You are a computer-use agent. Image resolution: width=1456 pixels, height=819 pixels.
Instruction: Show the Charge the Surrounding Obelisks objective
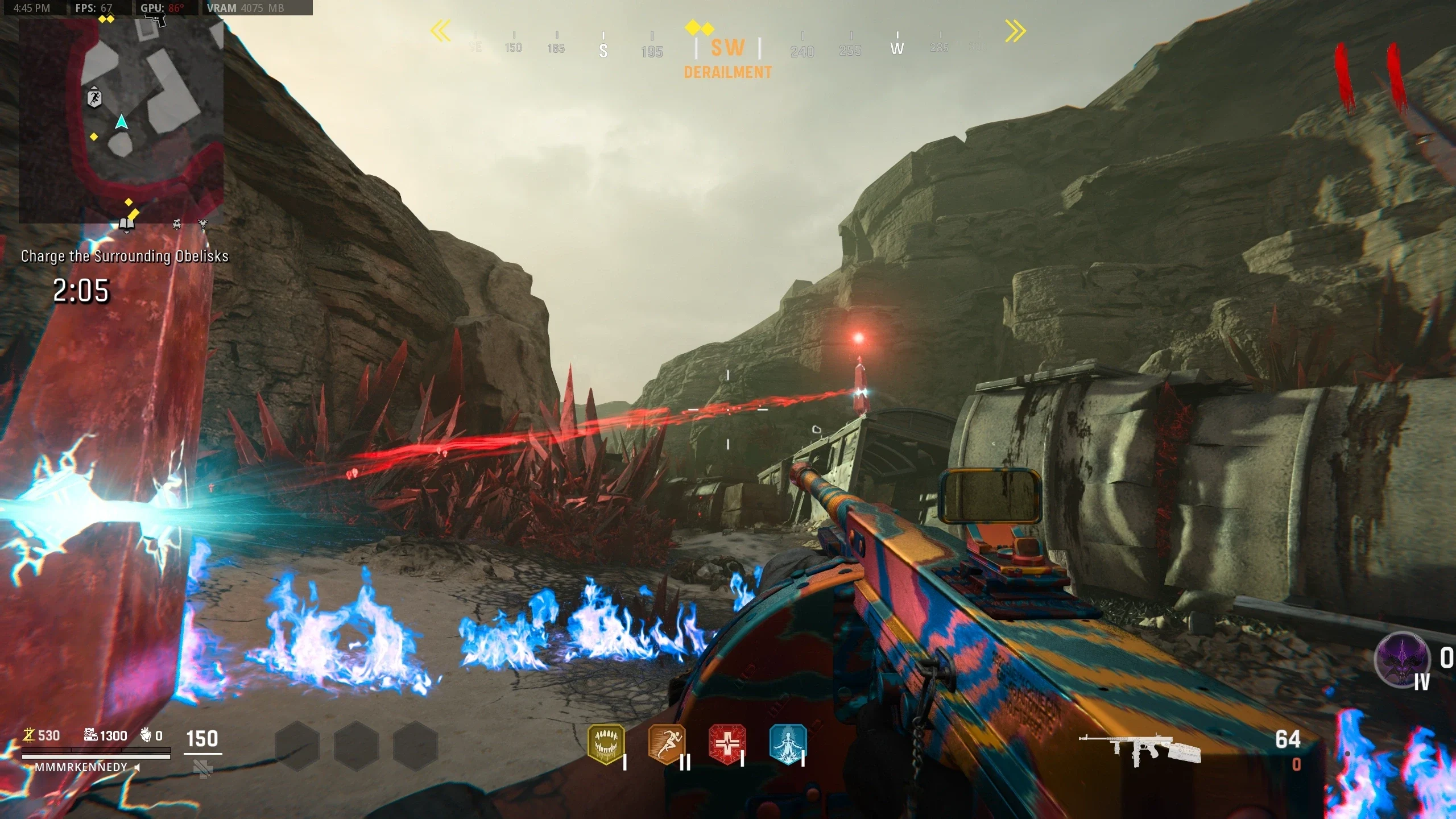tap(125, 257)
